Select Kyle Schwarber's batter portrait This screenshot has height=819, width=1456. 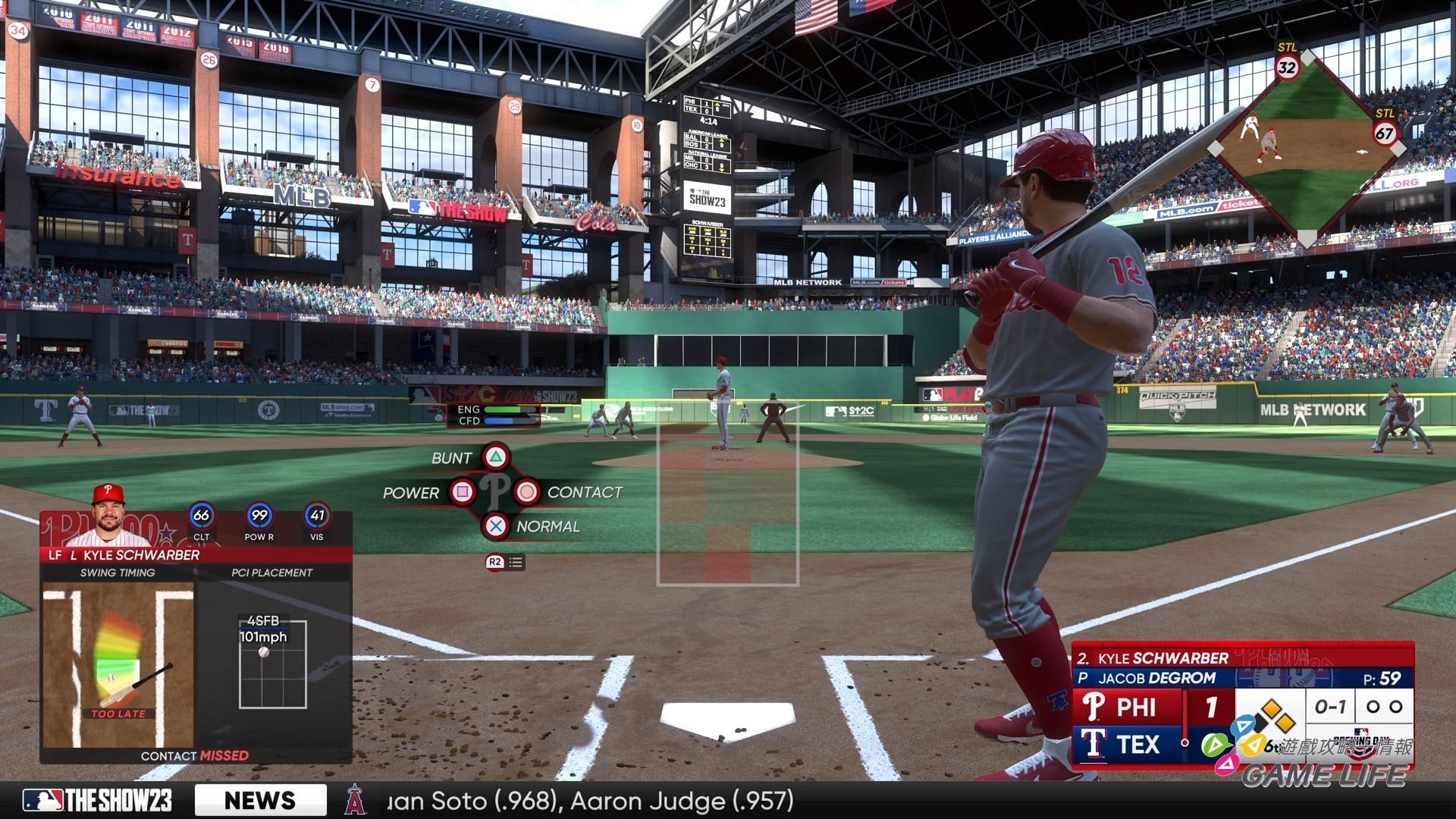[108, 516]
